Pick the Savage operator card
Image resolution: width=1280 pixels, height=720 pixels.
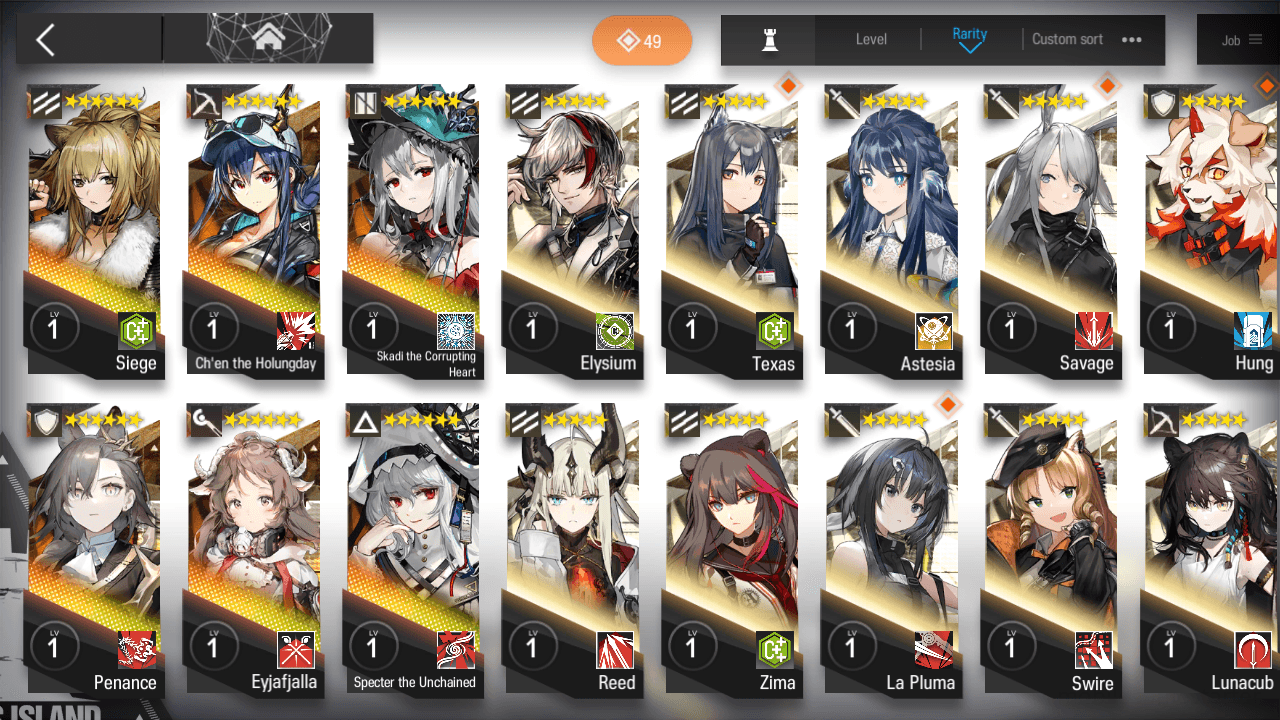(x=1052, y=230)
